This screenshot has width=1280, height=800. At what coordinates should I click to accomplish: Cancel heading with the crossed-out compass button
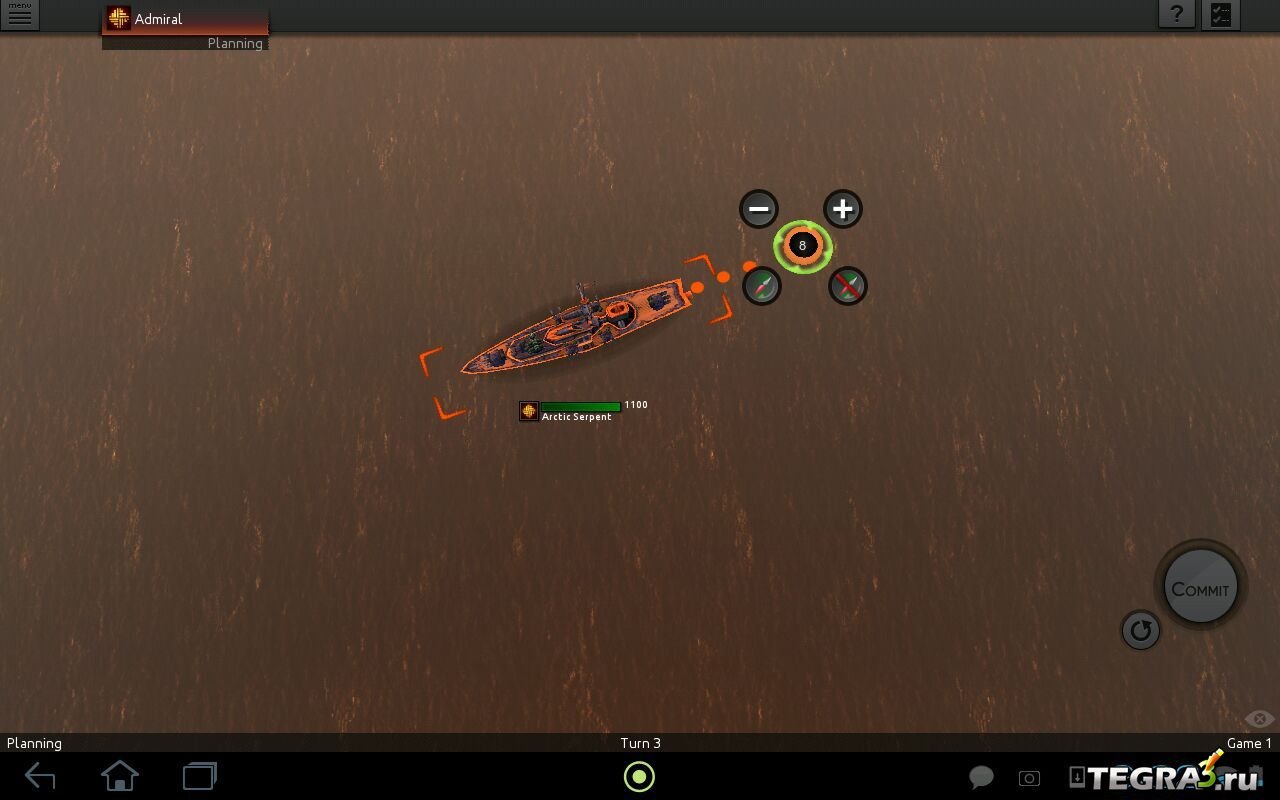(848, 286)
